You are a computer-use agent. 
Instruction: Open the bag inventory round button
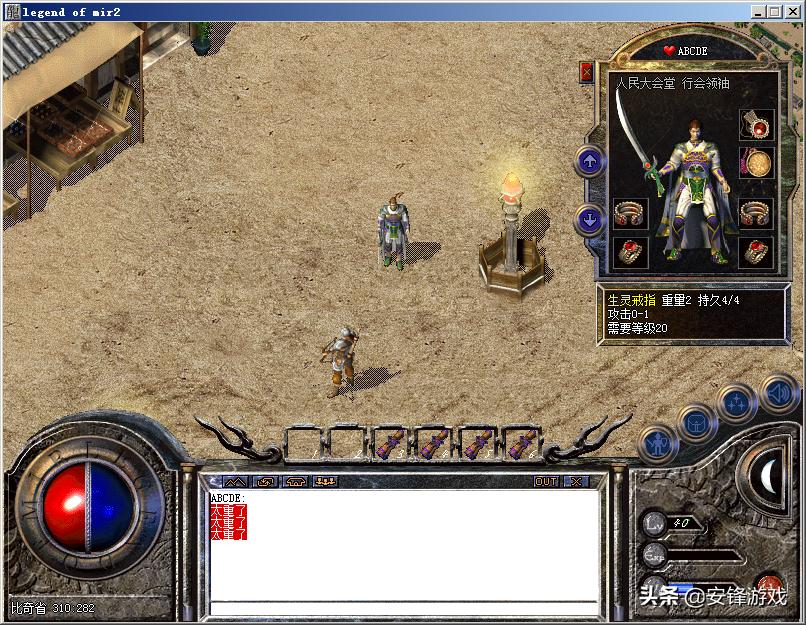tap(696, 422)
